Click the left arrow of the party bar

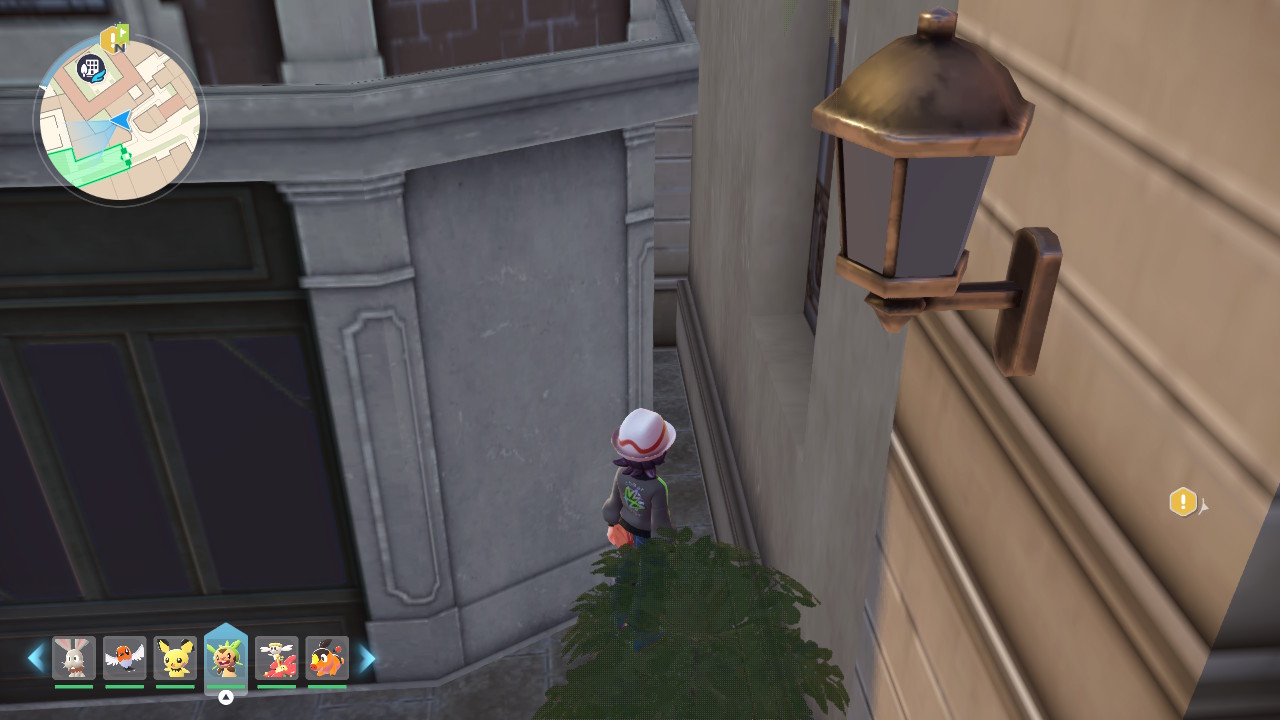[x=36, y=658]
